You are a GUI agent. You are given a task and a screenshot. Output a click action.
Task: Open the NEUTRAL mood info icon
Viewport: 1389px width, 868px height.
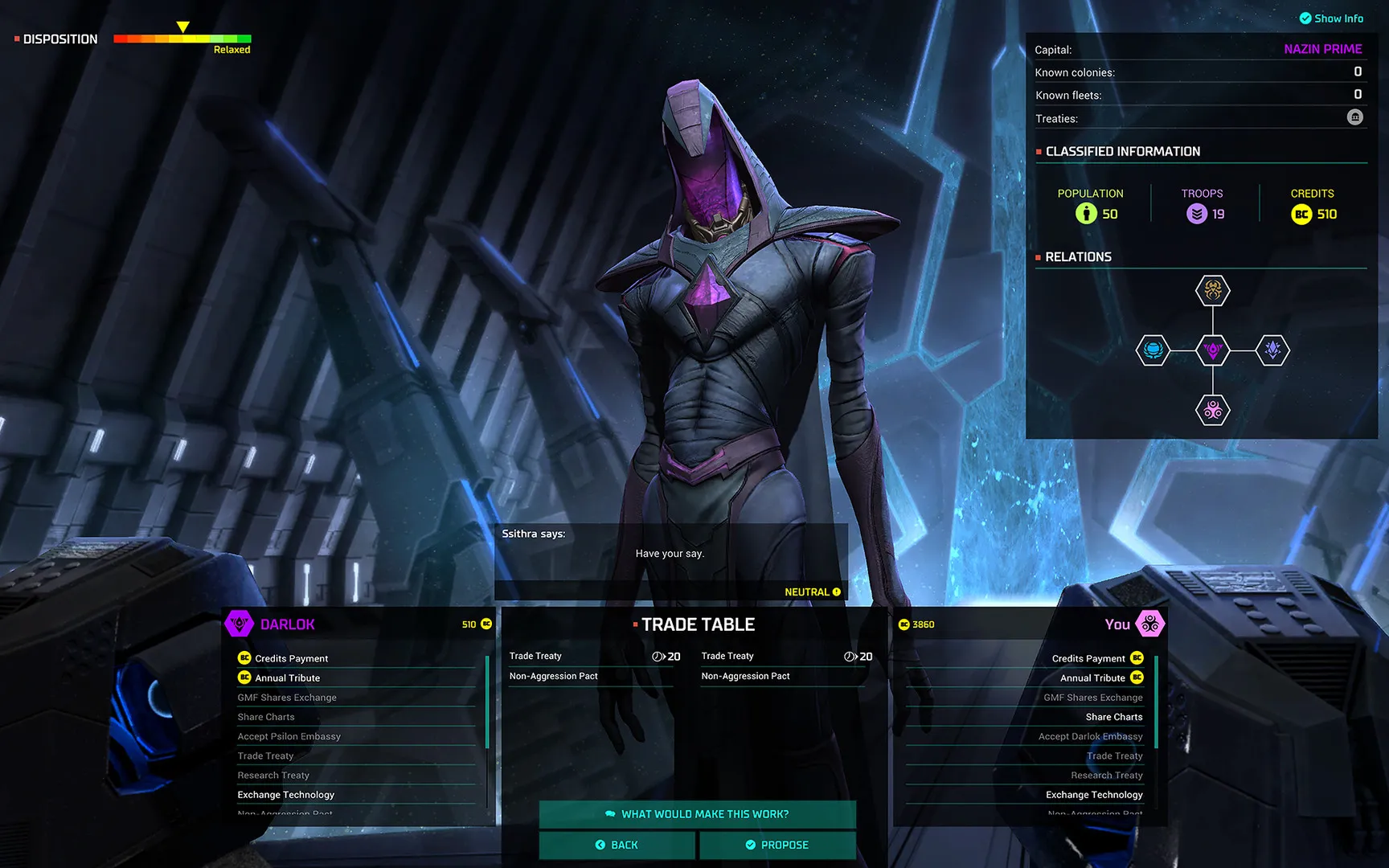point(837,592)
